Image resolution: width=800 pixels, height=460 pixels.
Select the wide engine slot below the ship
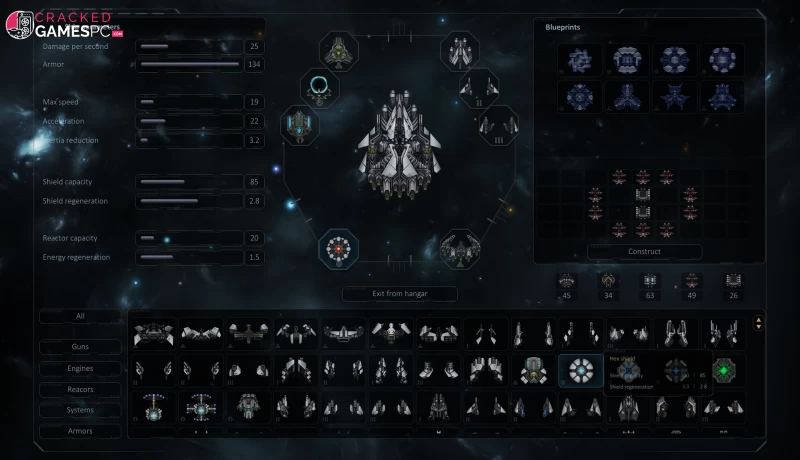point(459,249)
